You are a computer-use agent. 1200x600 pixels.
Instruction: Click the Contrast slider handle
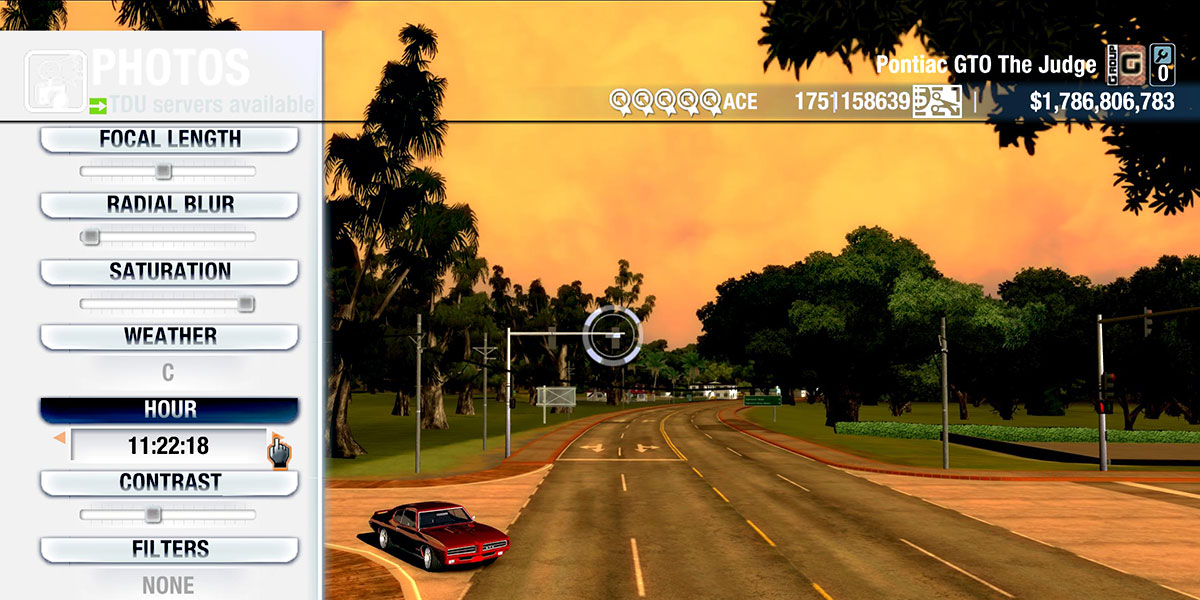coord(152,515)
